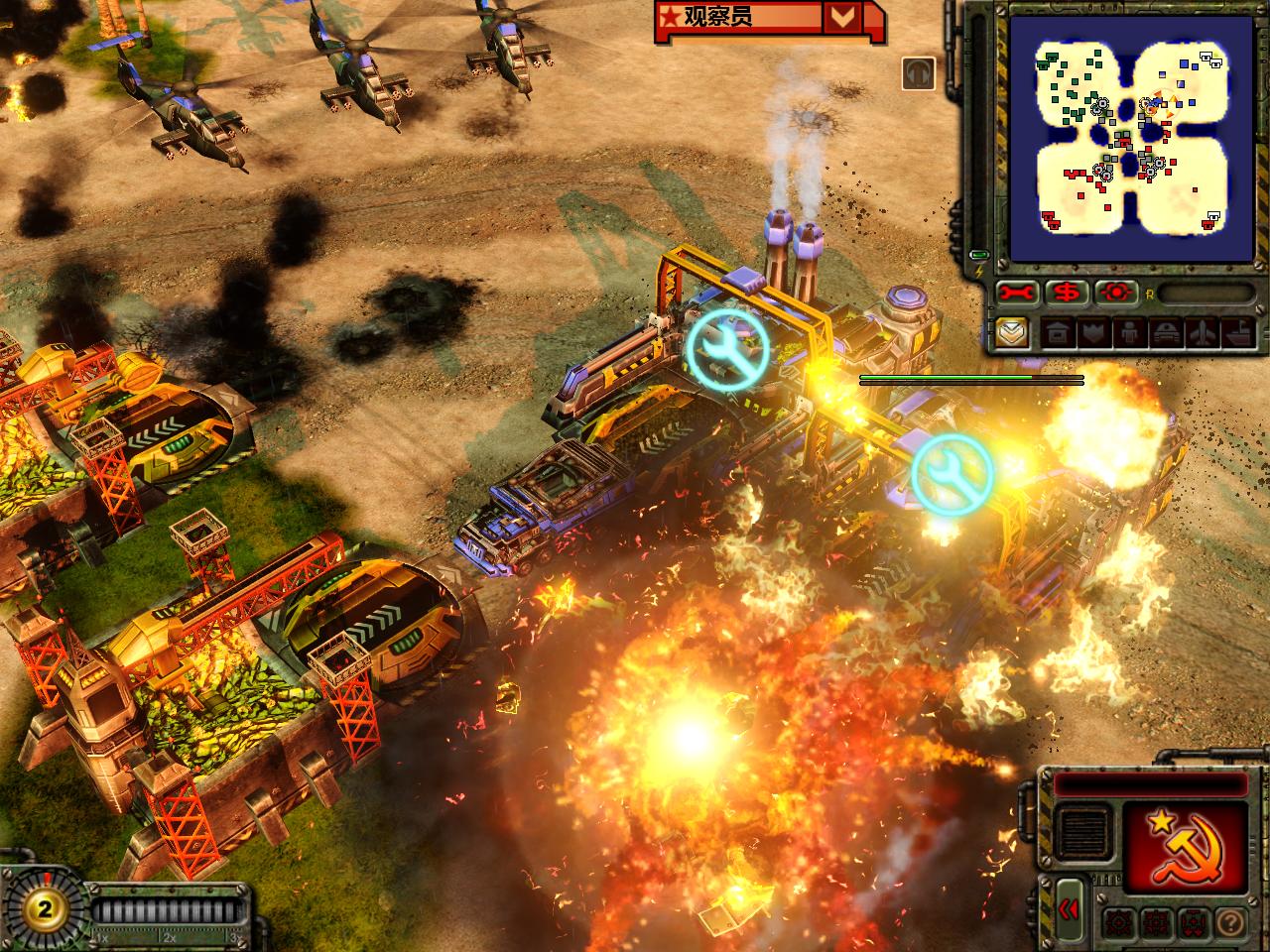The image size is (1270, 952).
Task: Switch to the vehicles tank tab
Action: pyautogui.click(x=1164, y=332)
